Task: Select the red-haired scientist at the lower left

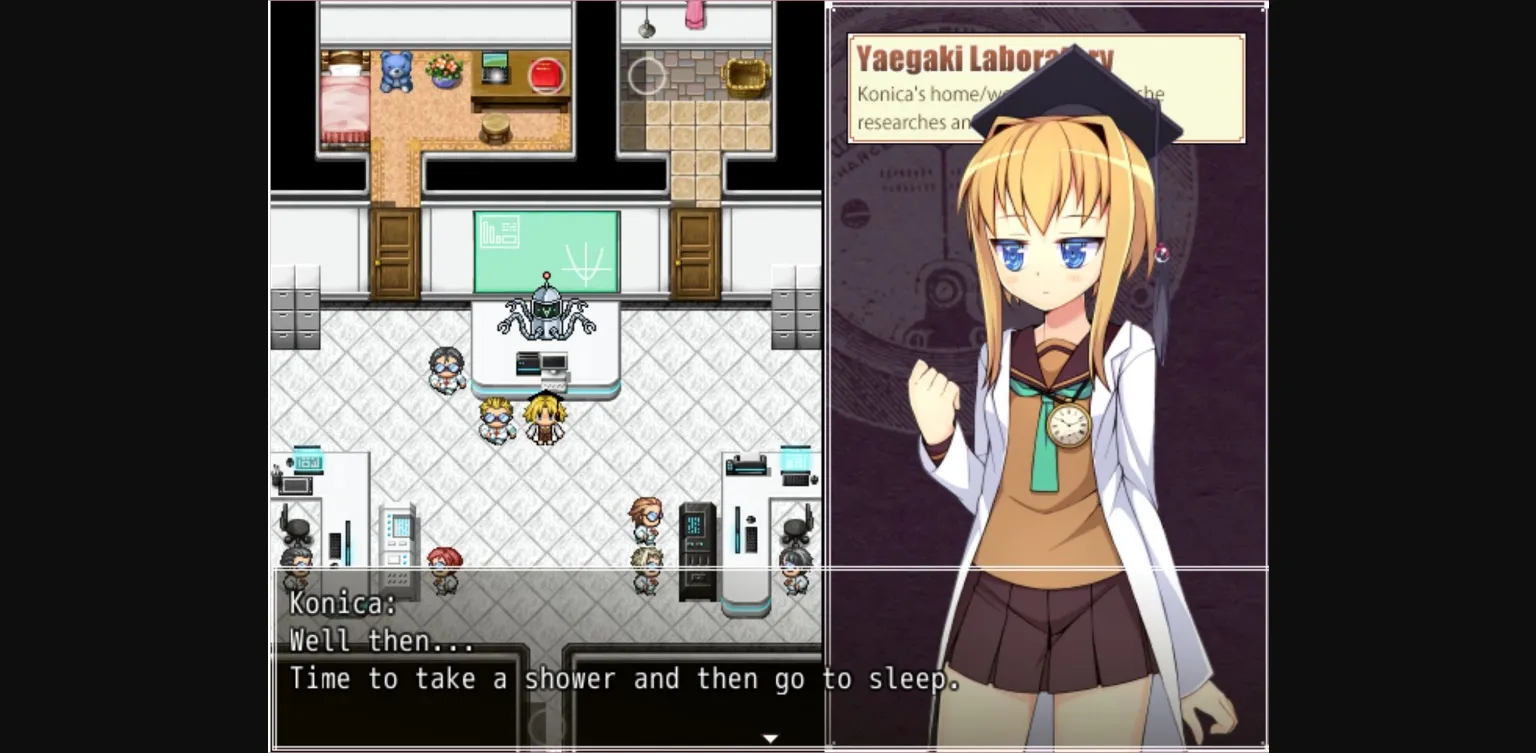Action: (447, 560)
